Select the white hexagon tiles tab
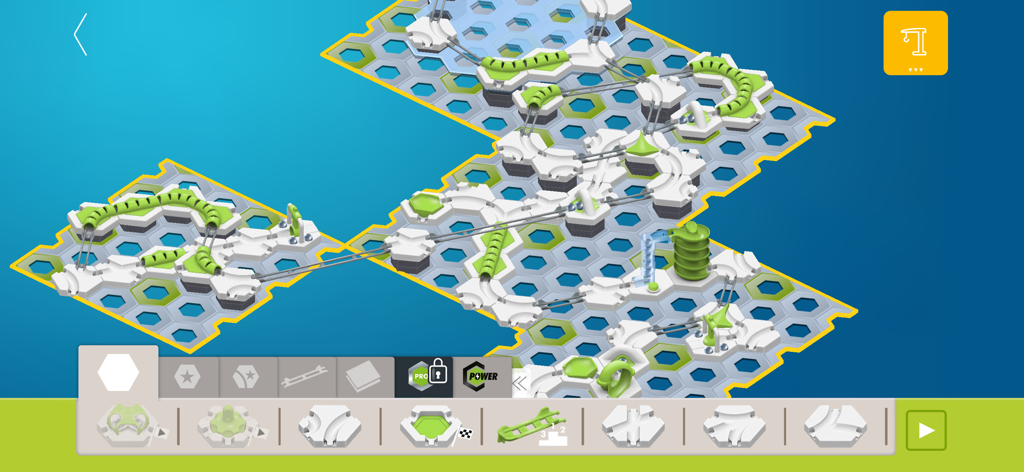Screen dimensions: 1024x472 coord(118,373)
